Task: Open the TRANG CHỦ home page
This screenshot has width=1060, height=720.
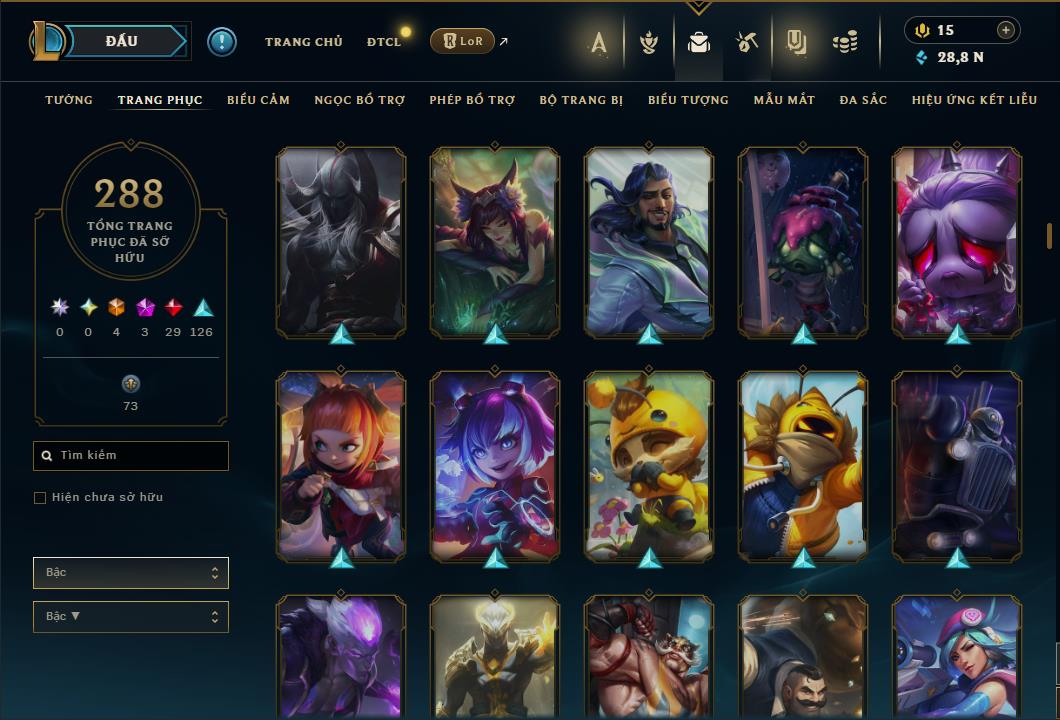Action: click(x=303, y=42)
